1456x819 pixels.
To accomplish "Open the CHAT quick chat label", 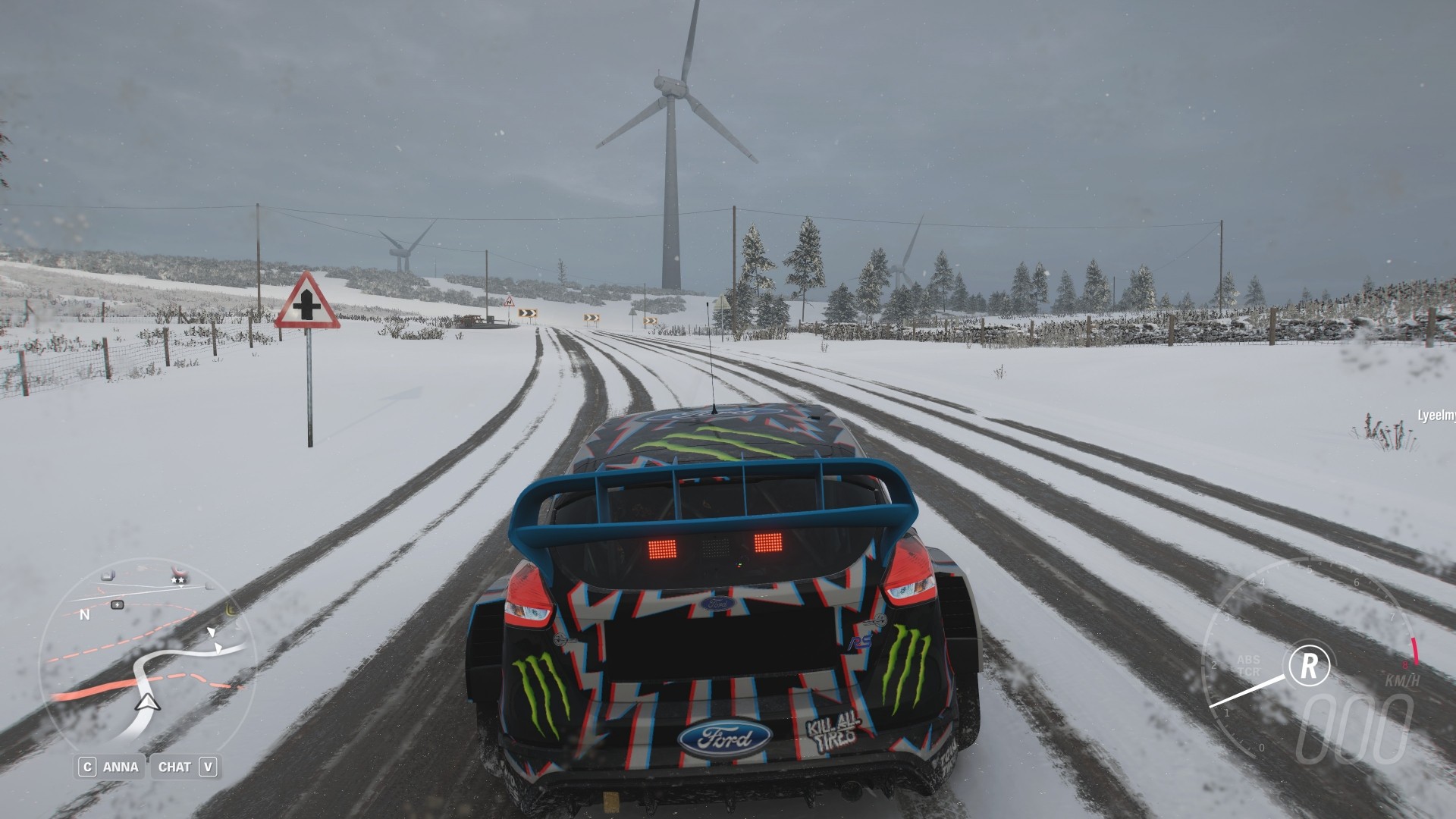I will point(174,767).
